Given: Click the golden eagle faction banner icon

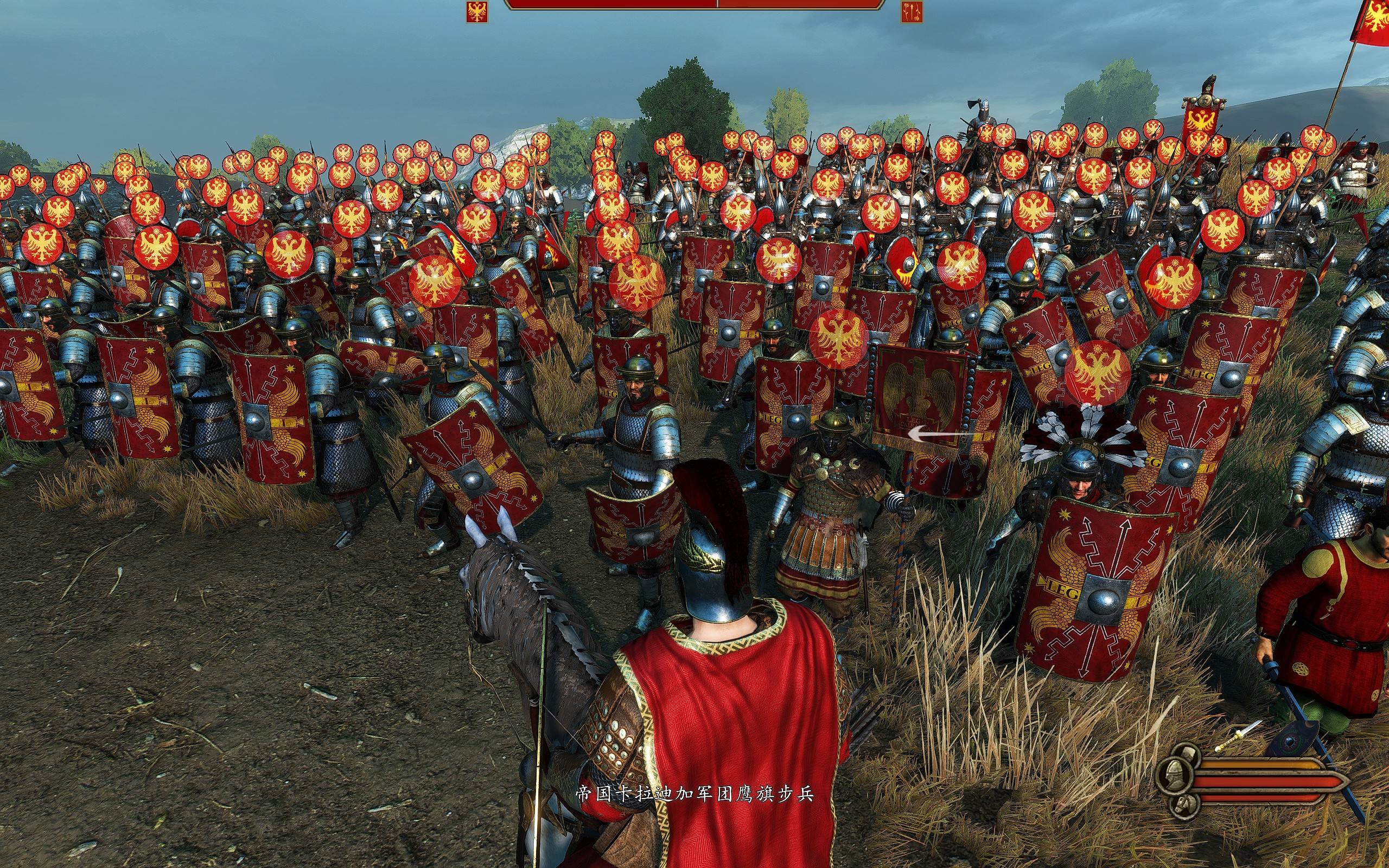Looking at the screenshot, I should pos(476,11).
